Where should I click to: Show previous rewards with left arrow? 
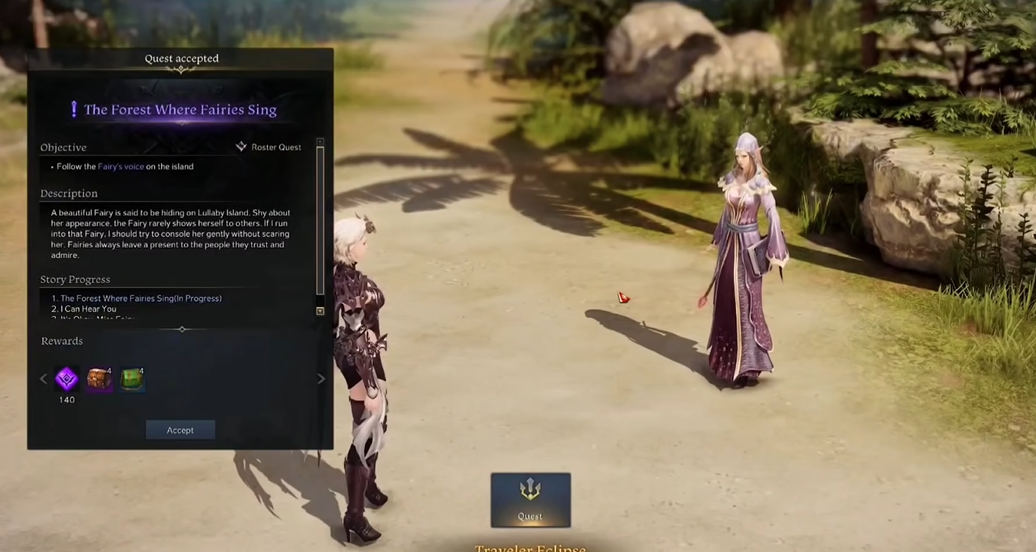pyautogui.click(x=43, y=379)
